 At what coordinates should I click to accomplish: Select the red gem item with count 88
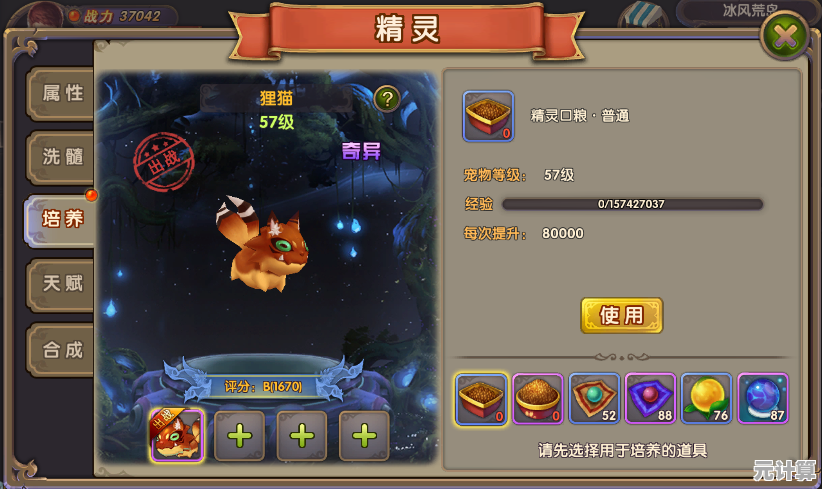(650, 399)
